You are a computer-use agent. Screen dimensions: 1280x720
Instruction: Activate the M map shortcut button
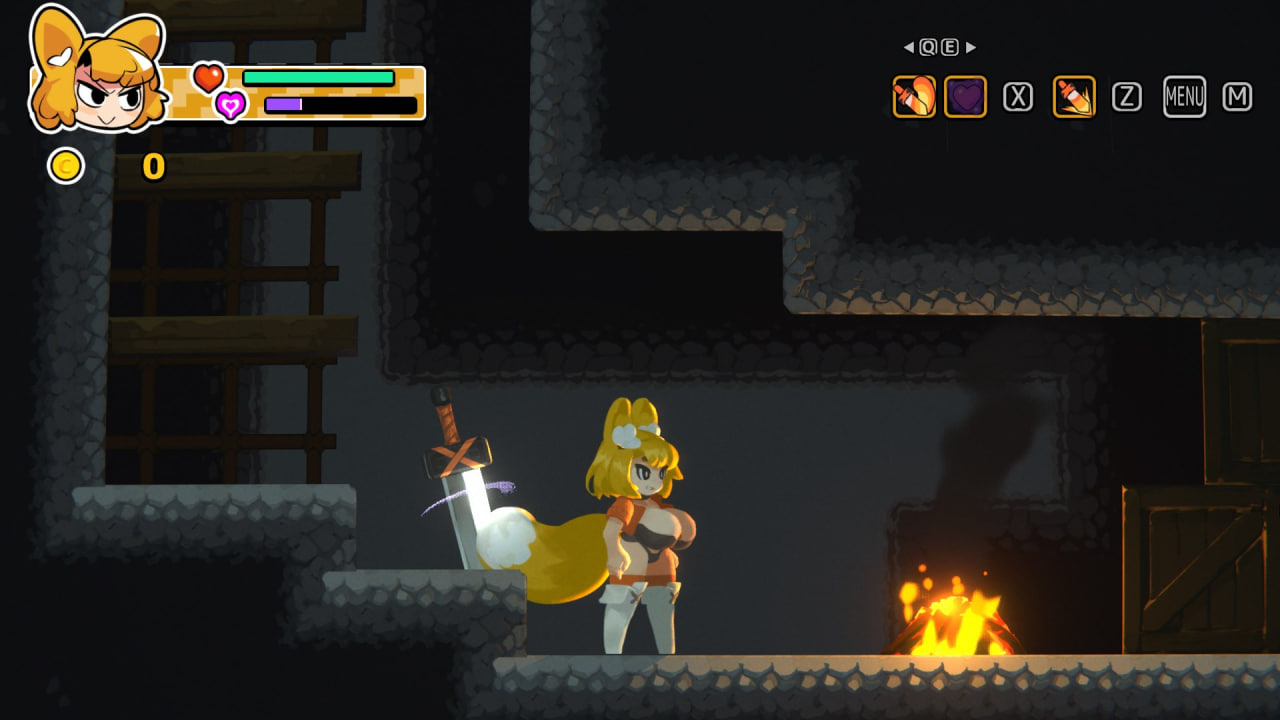click(x=1240, y=97)
